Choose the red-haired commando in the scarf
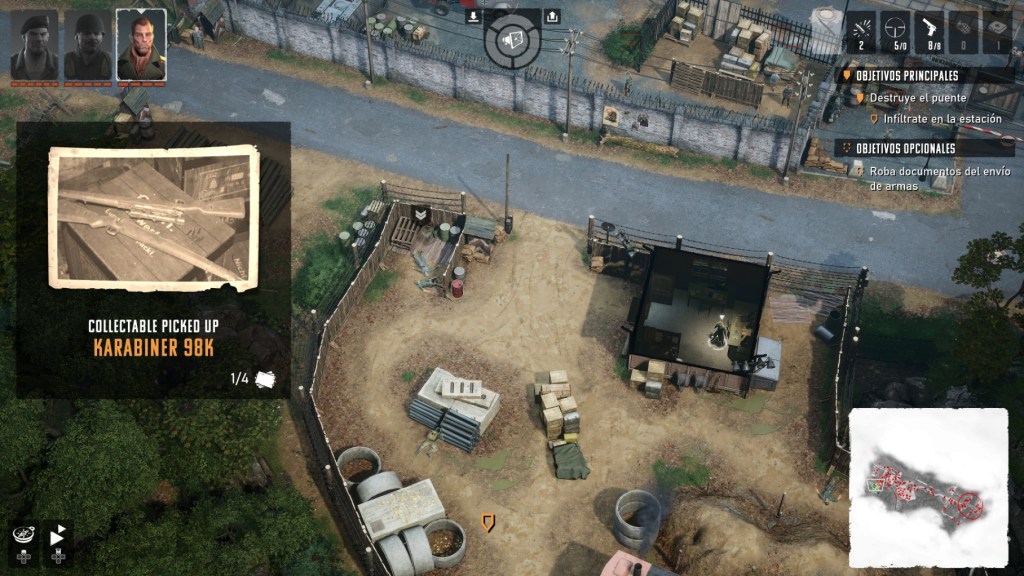This screenshot has width=1024, height=576. 141,45
